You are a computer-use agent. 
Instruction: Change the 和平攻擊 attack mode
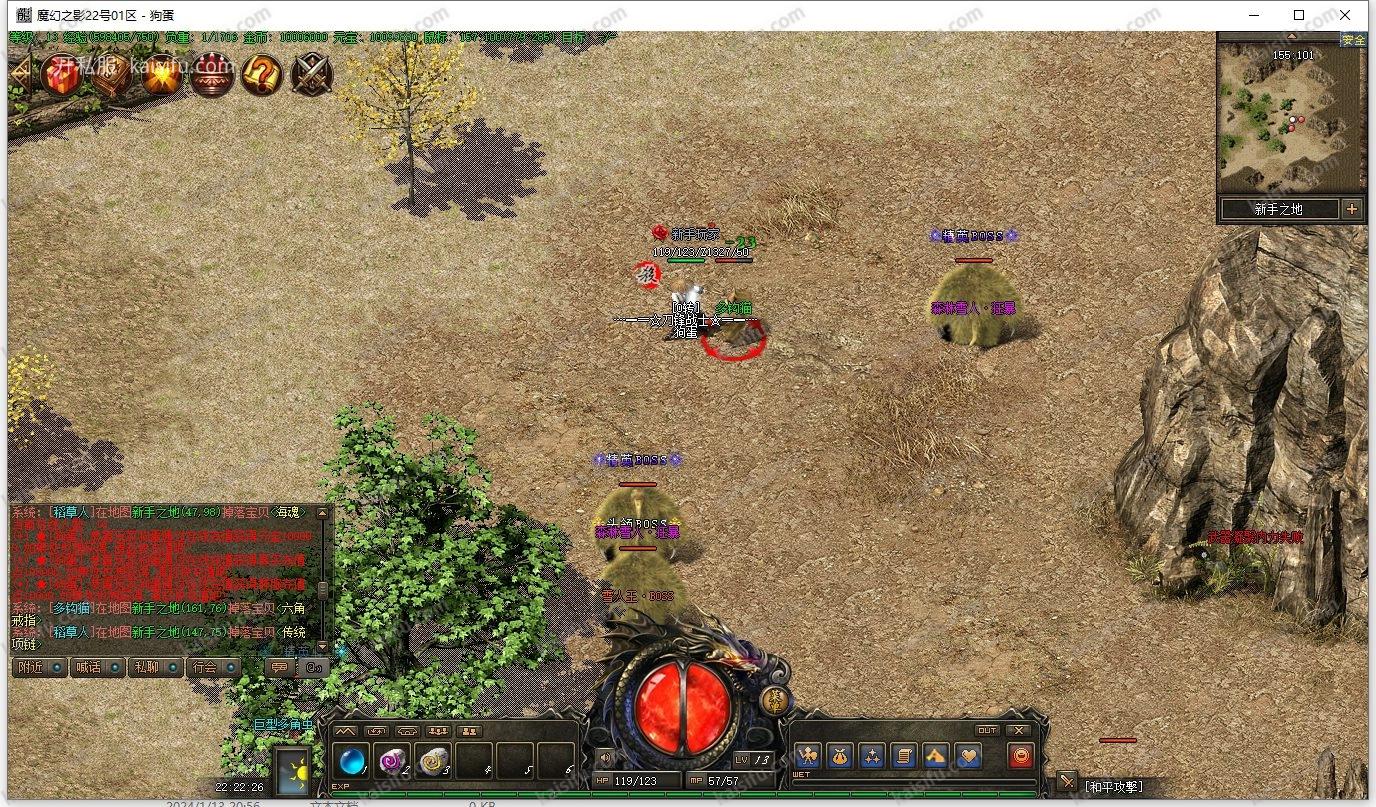point(1113,787)
